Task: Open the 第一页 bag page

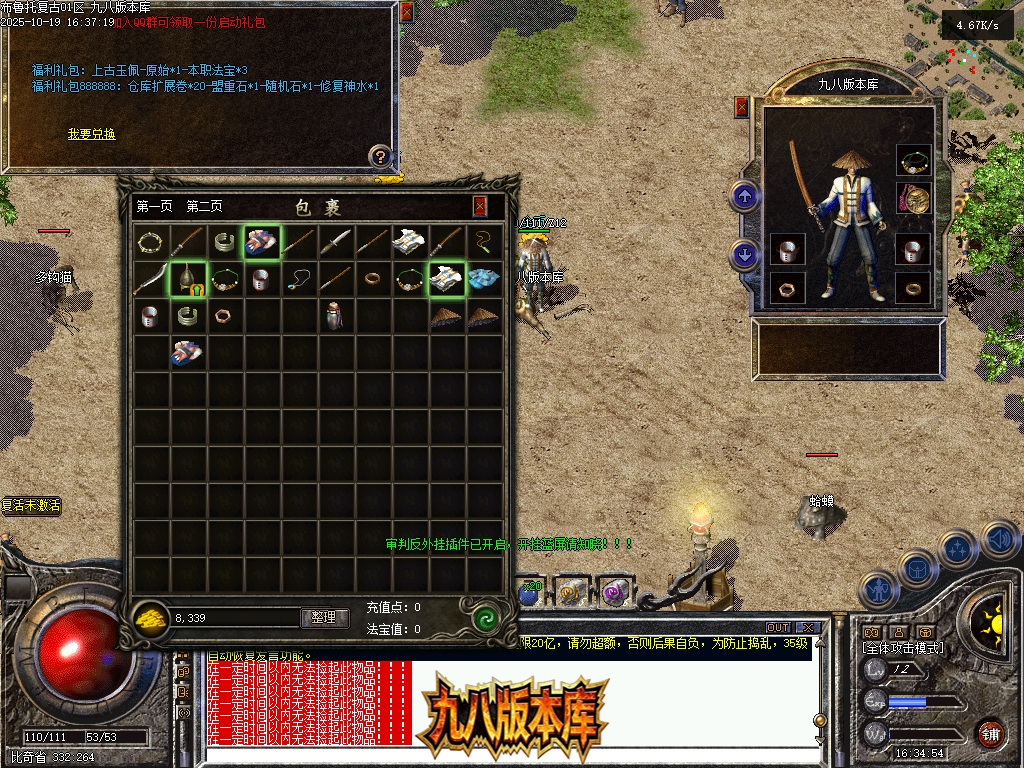Action: point(154,207)
